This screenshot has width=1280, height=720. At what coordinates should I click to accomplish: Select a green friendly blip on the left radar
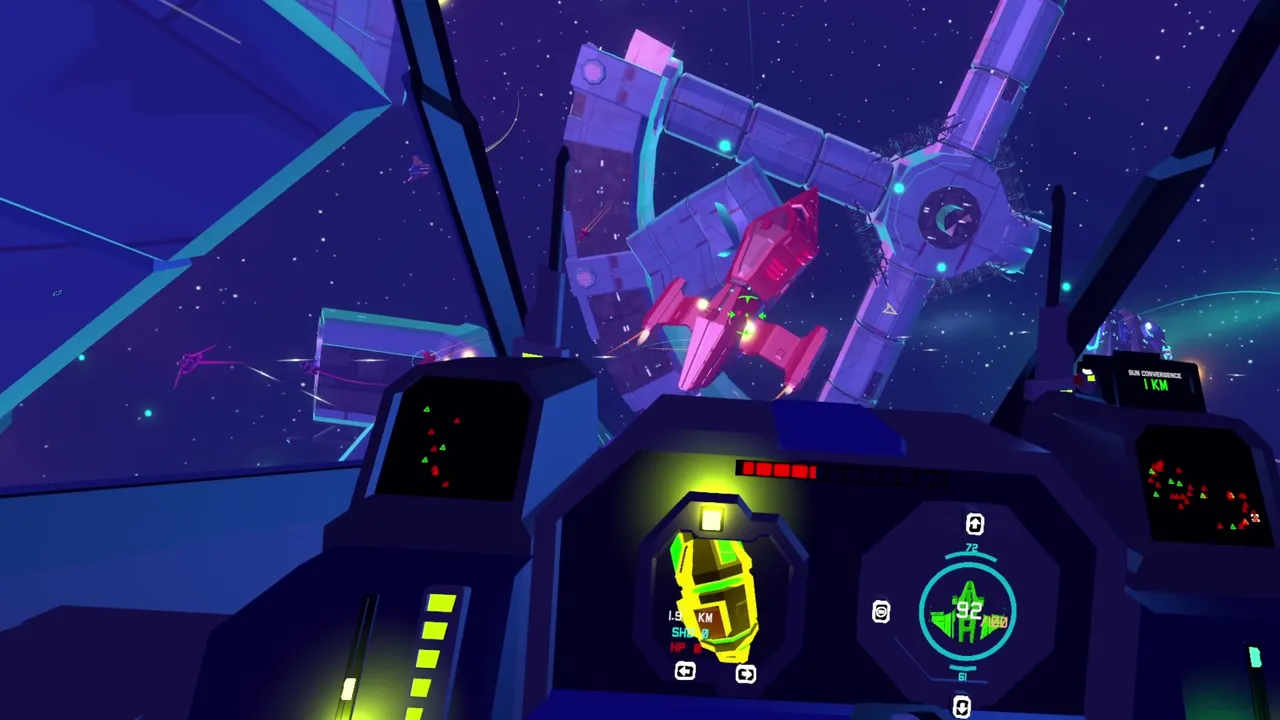[x=427, y=409]
